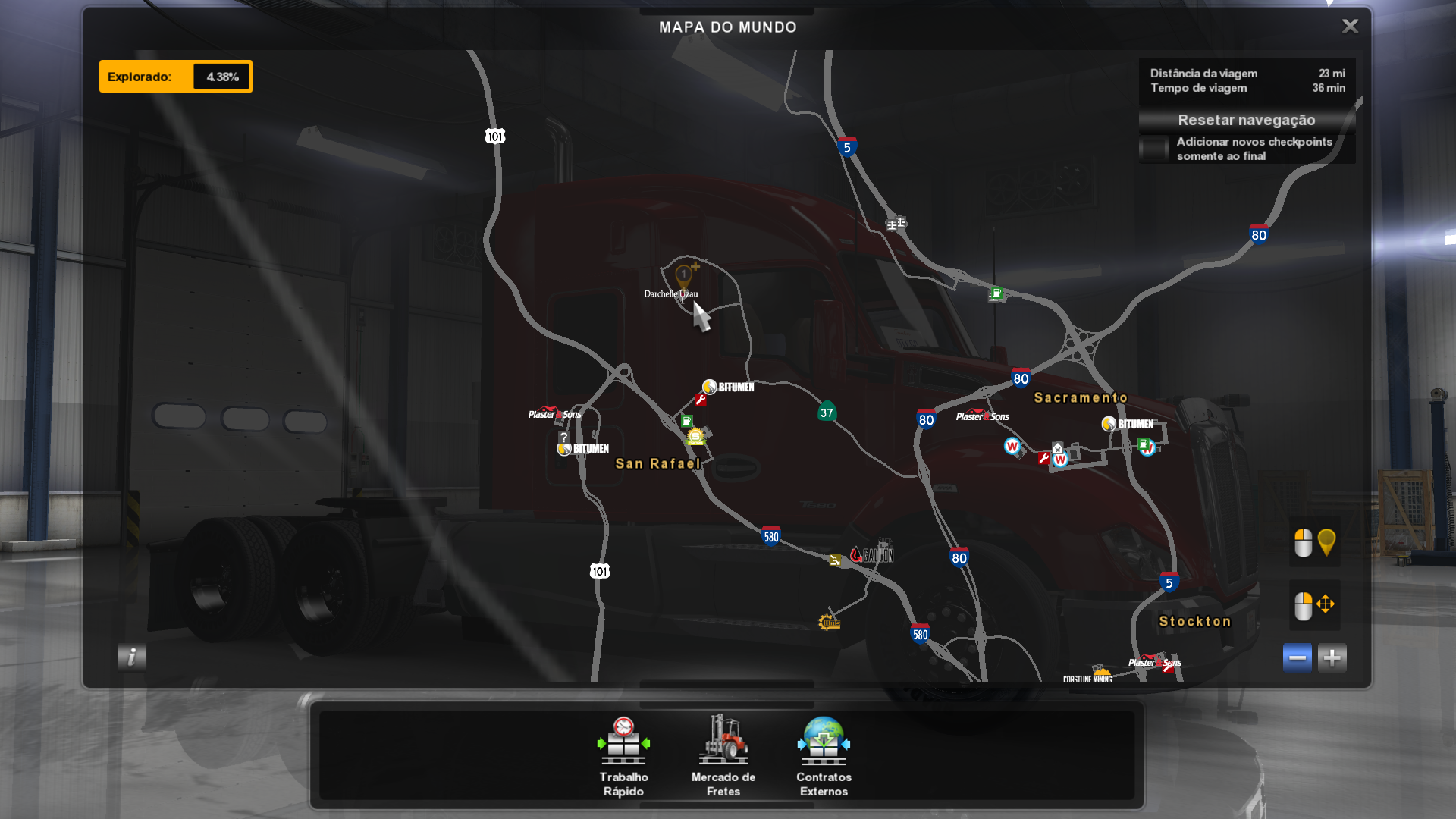Zoom out the map with minus button
The image size is (1456, 819).
point(1297,657)
